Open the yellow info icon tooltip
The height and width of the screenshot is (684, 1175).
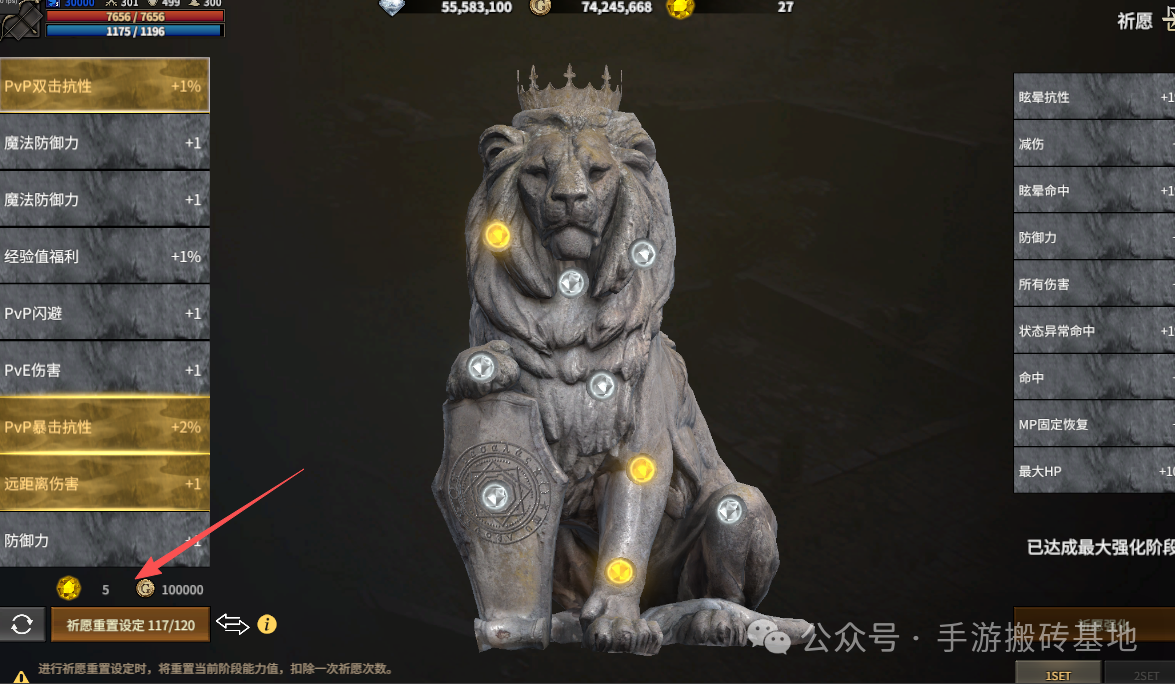pos(267,625)
